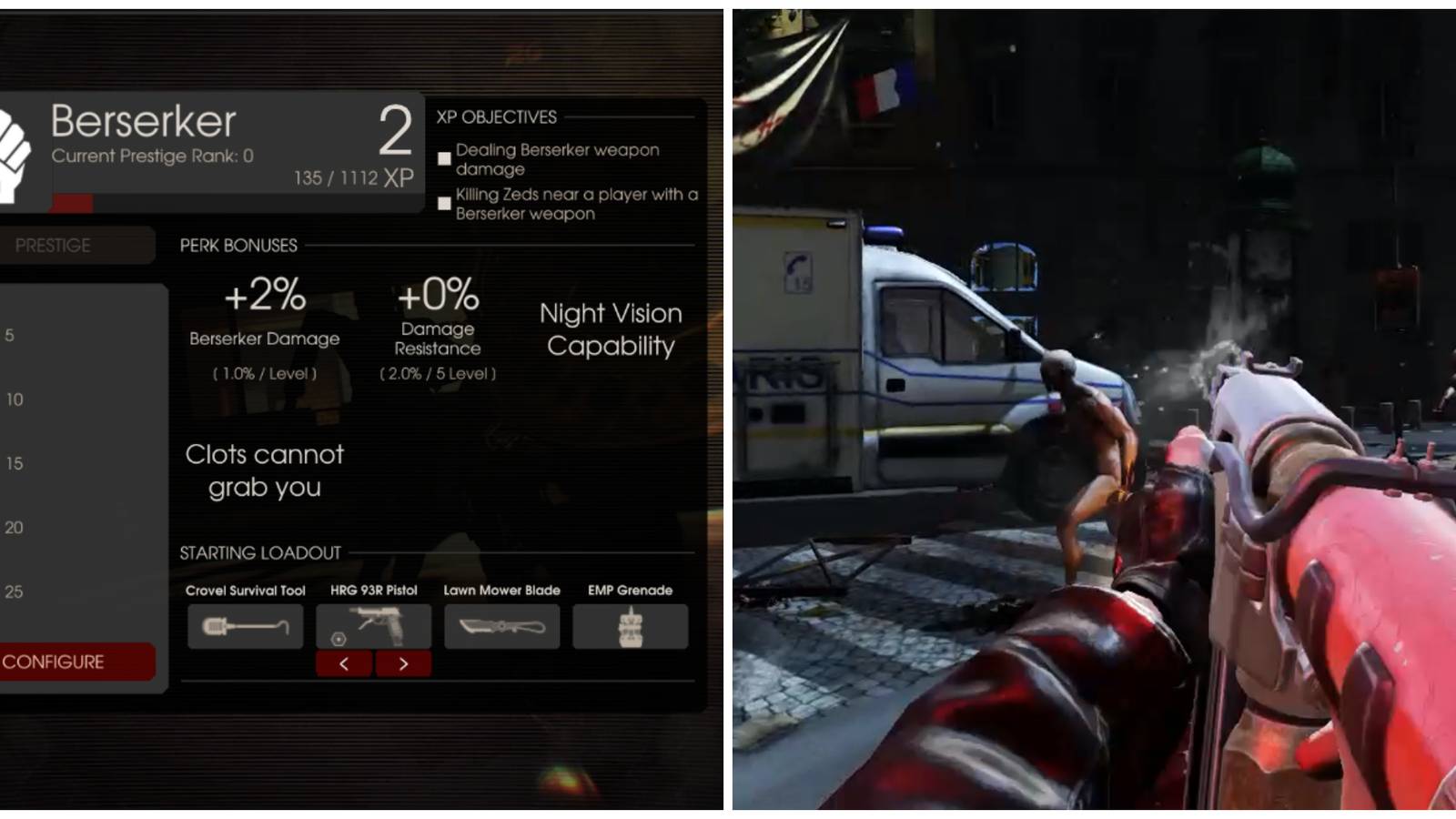The image size is (1456, 819).
Task: Select the EMP Grenade loadout icon
Action: (x=631, y=625)
